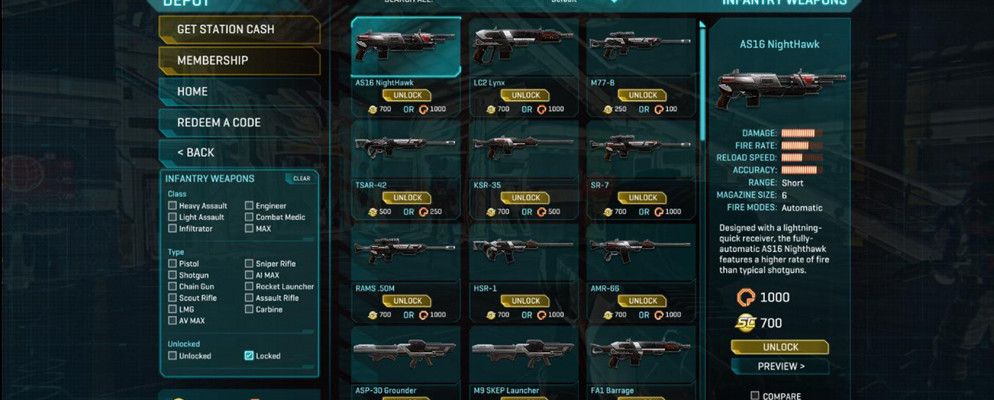Unlock the M77-B weapon
Image resolution: width=994 pixels, height=400 pixels.
(x=642, y=95)
